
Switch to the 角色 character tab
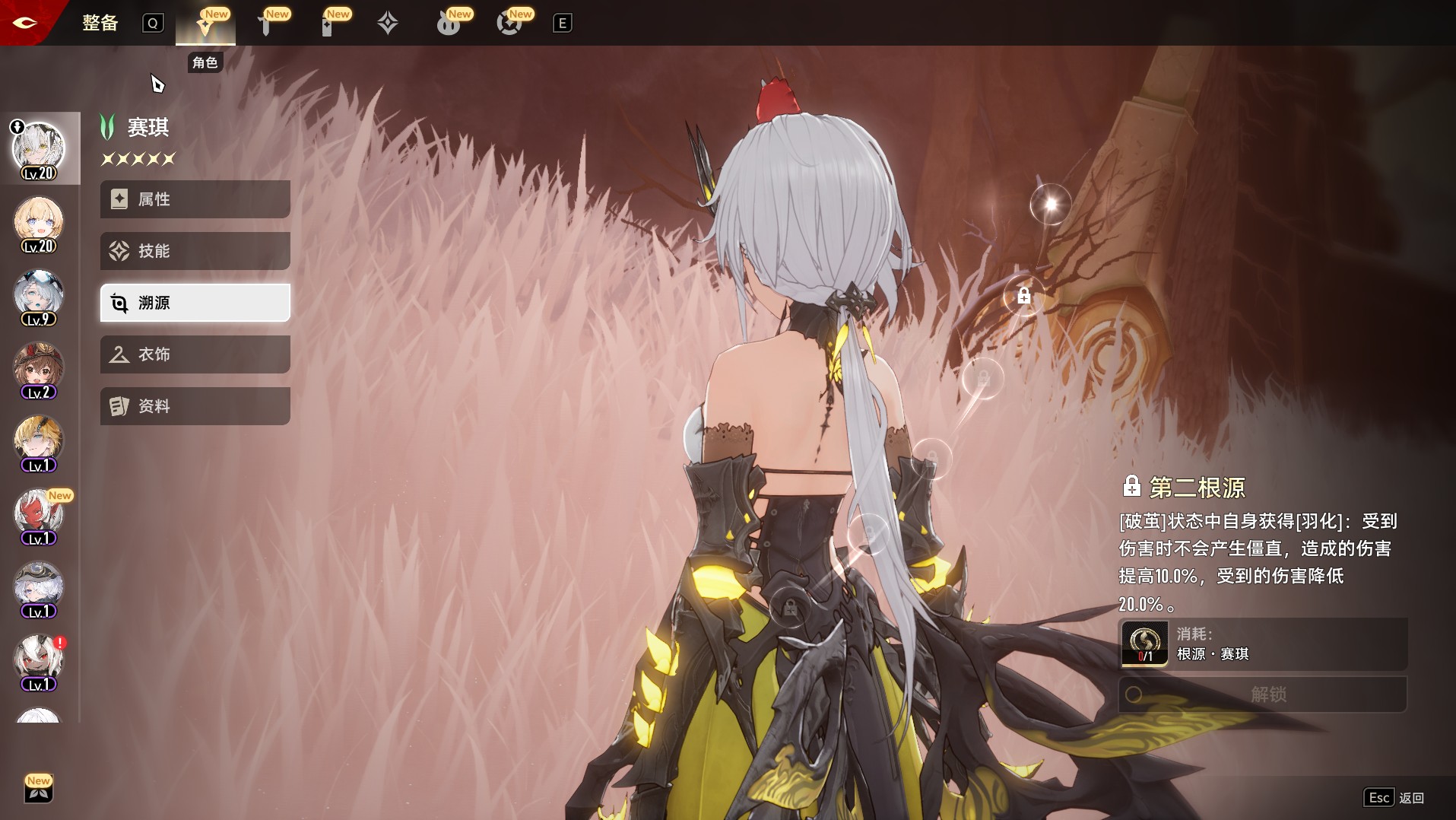(x=205, y=24)
